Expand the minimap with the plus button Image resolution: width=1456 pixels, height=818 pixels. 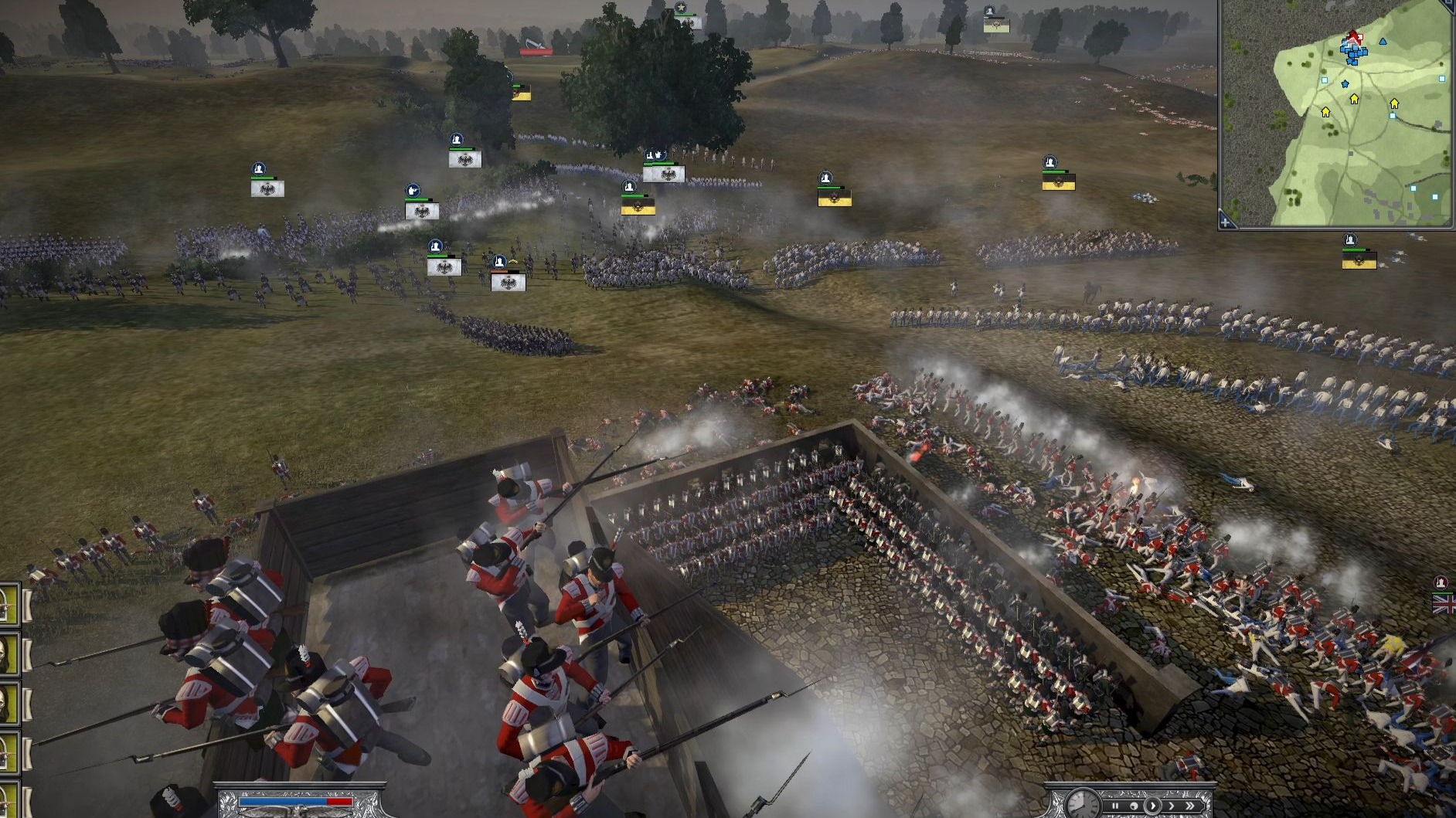click(1226, 222)
